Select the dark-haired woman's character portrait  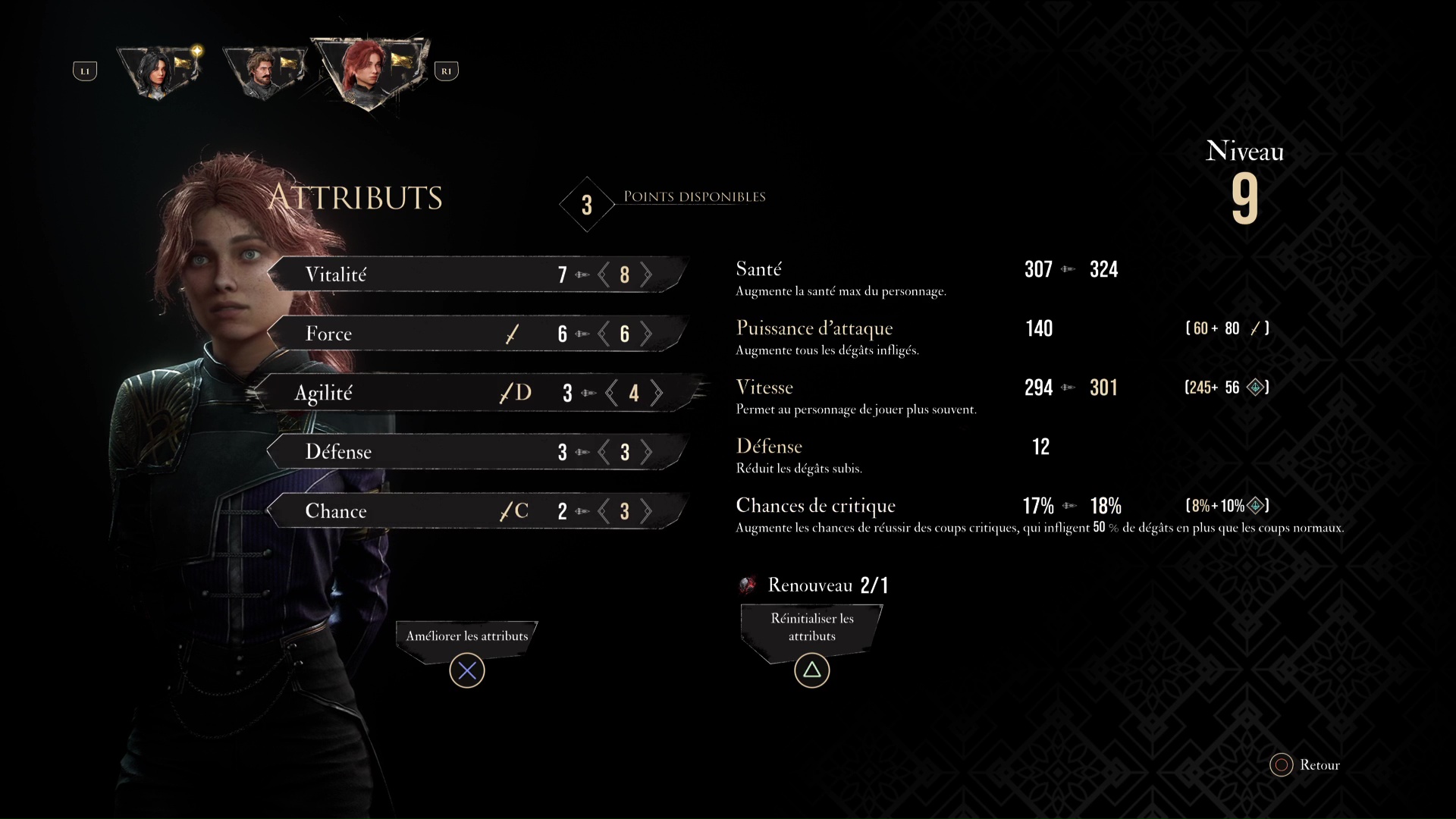(x=159, y=71)
